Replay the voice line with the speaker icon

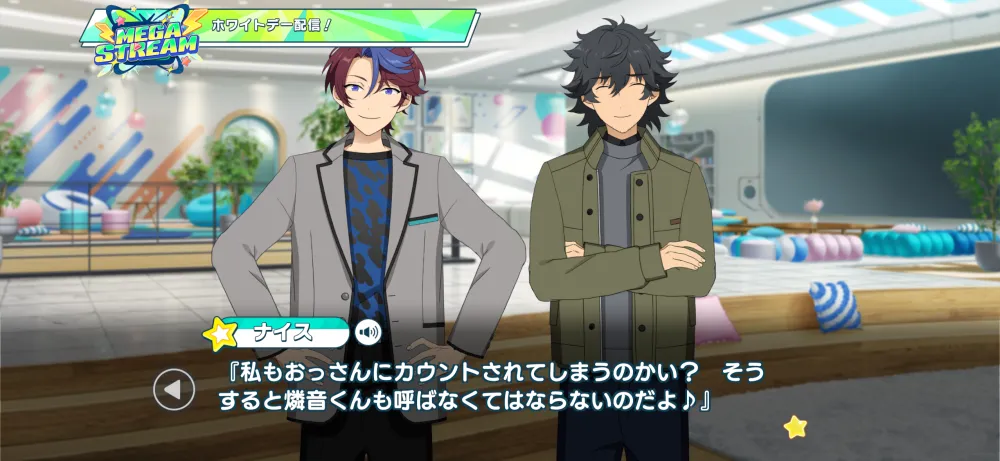[x=370, y=332]
